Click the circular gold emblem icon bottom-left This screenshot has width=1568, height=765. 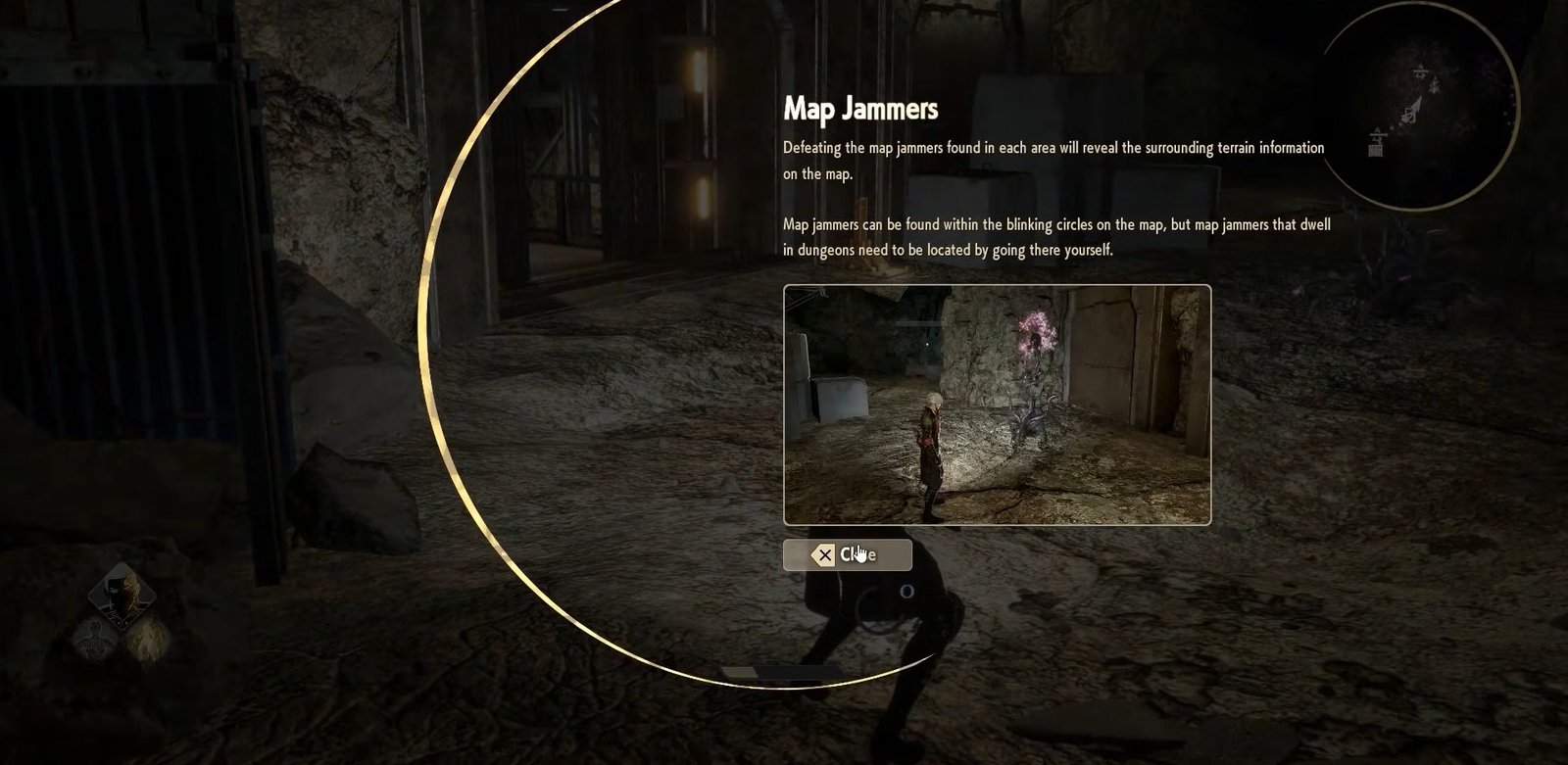click(148, 640)
